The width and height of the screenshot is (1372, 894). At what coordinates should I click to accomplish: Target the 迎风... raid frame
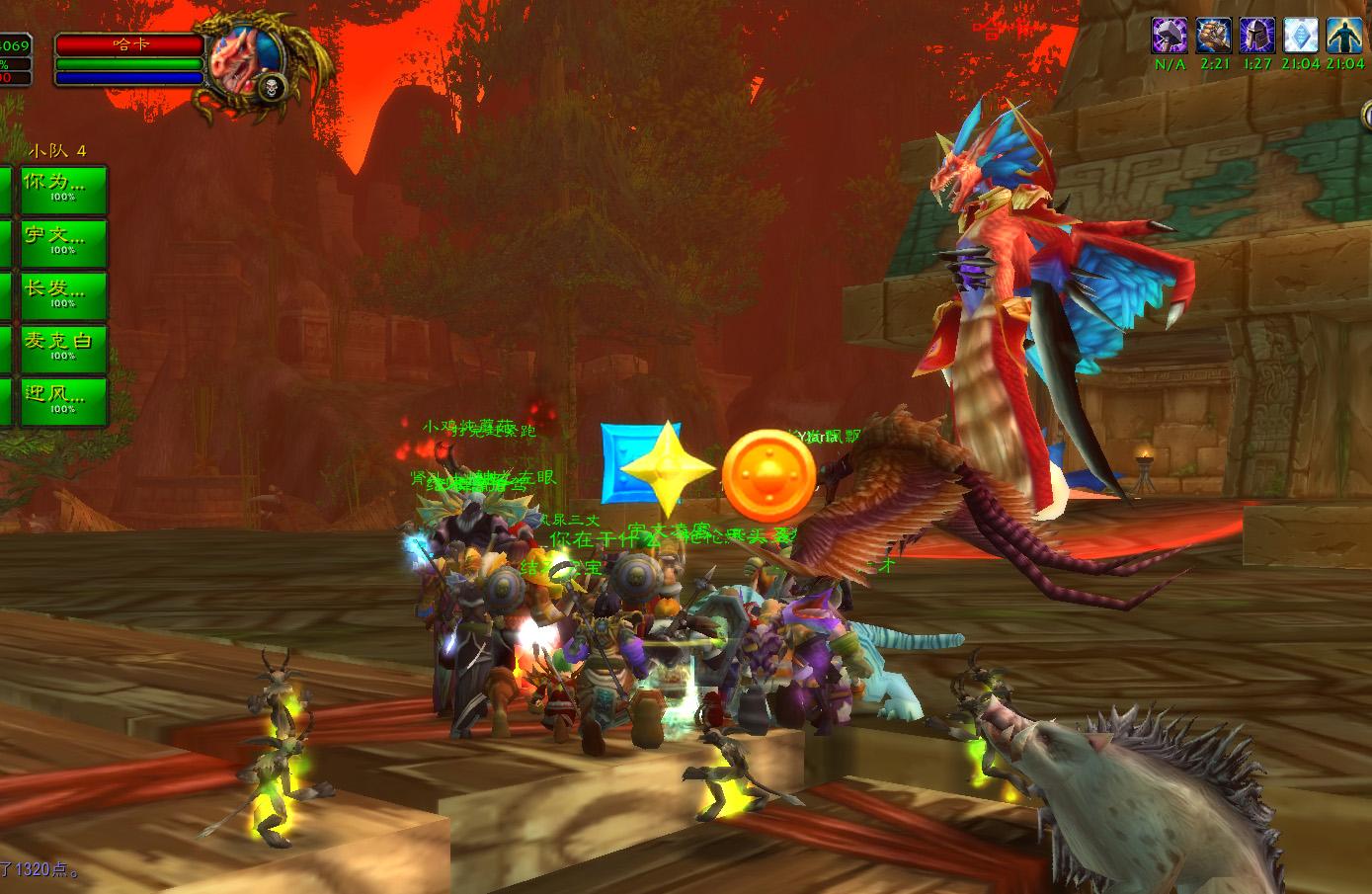pyautogui.click(x=63, y=401)
